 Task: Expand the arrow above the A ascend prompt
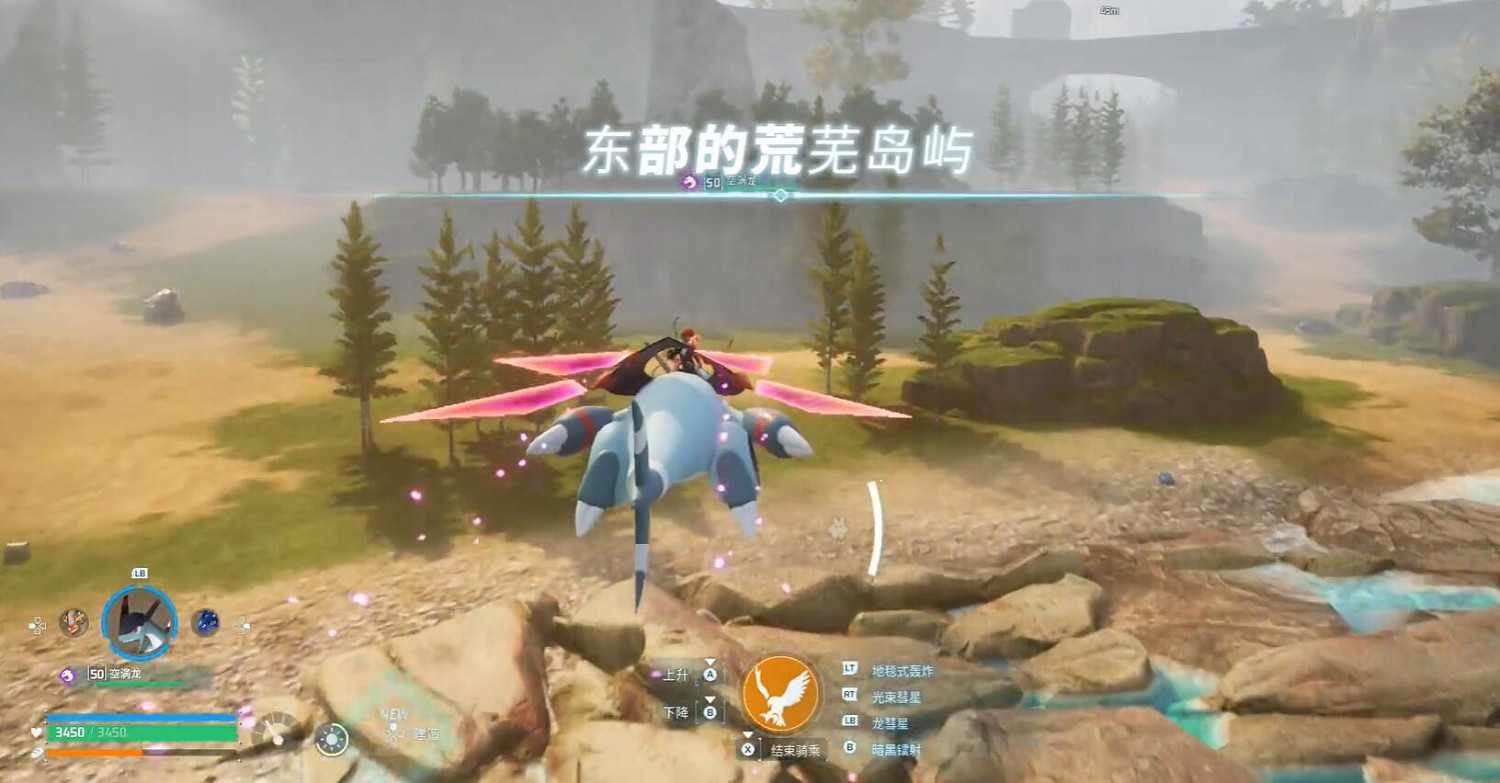point(709,662)
